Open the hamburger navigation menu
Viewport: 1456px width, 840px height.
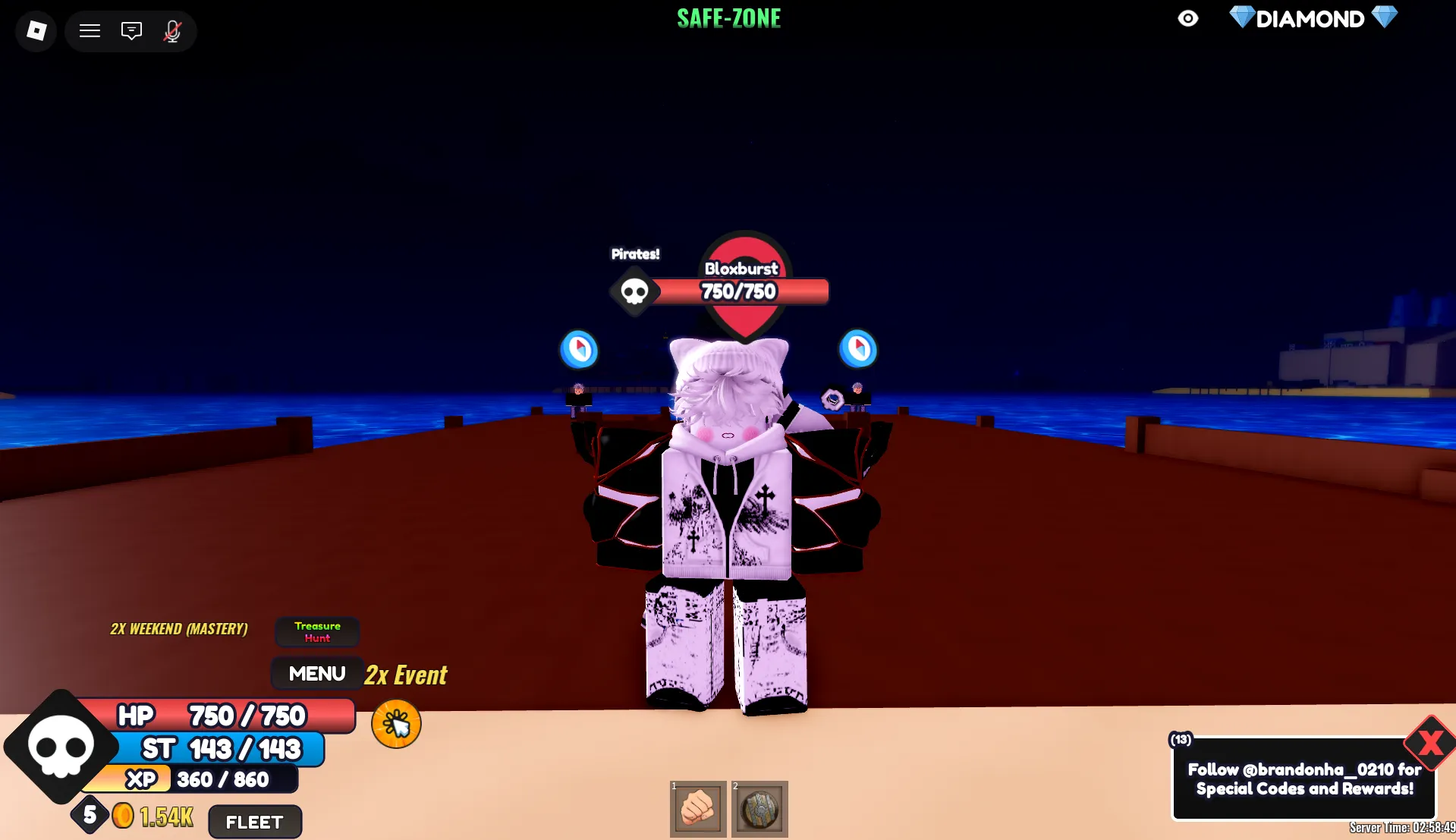point(90,31)
